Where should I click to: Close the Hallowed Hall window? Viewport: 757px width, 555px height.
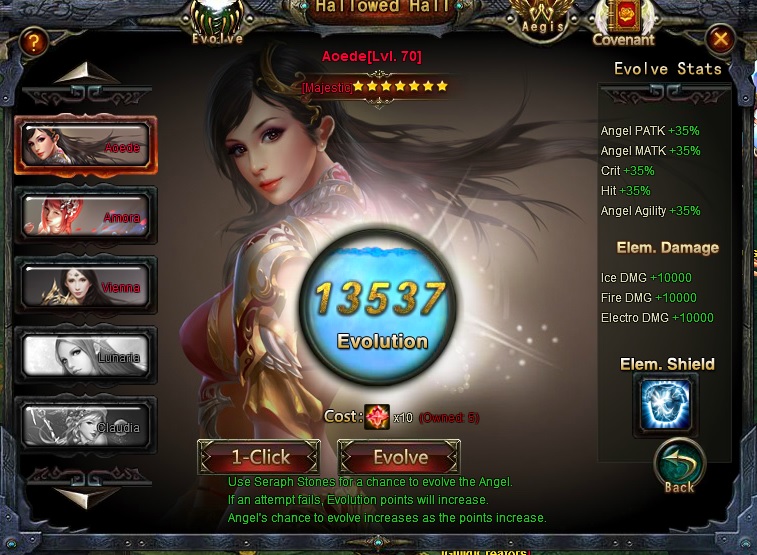(x=720, y=40)
